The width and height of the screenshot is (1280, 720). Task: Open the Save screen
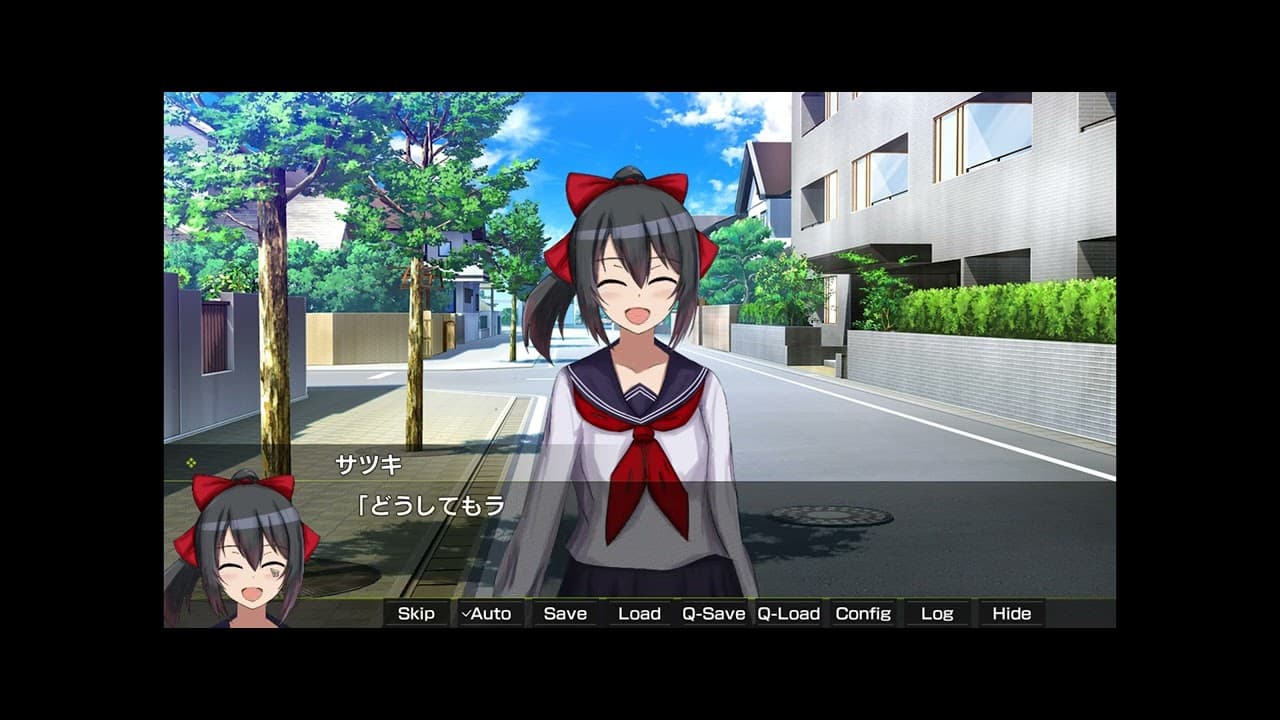(564, 613)
